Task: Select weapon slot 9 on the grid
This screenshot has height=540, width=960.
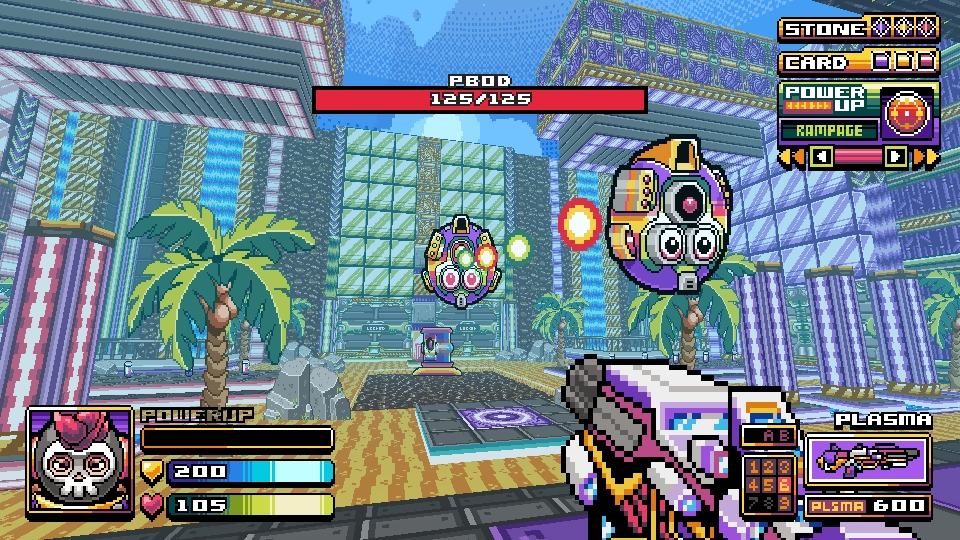Action: [x=787, y=501]
